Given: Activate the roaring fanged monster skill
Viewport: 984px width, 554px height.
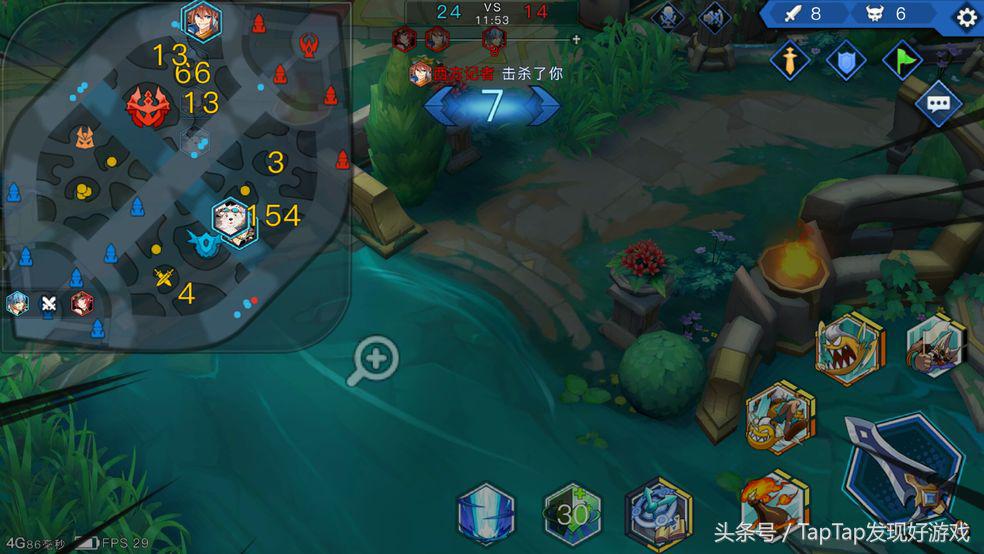Looking at the screenshot, I should (849, 348).
